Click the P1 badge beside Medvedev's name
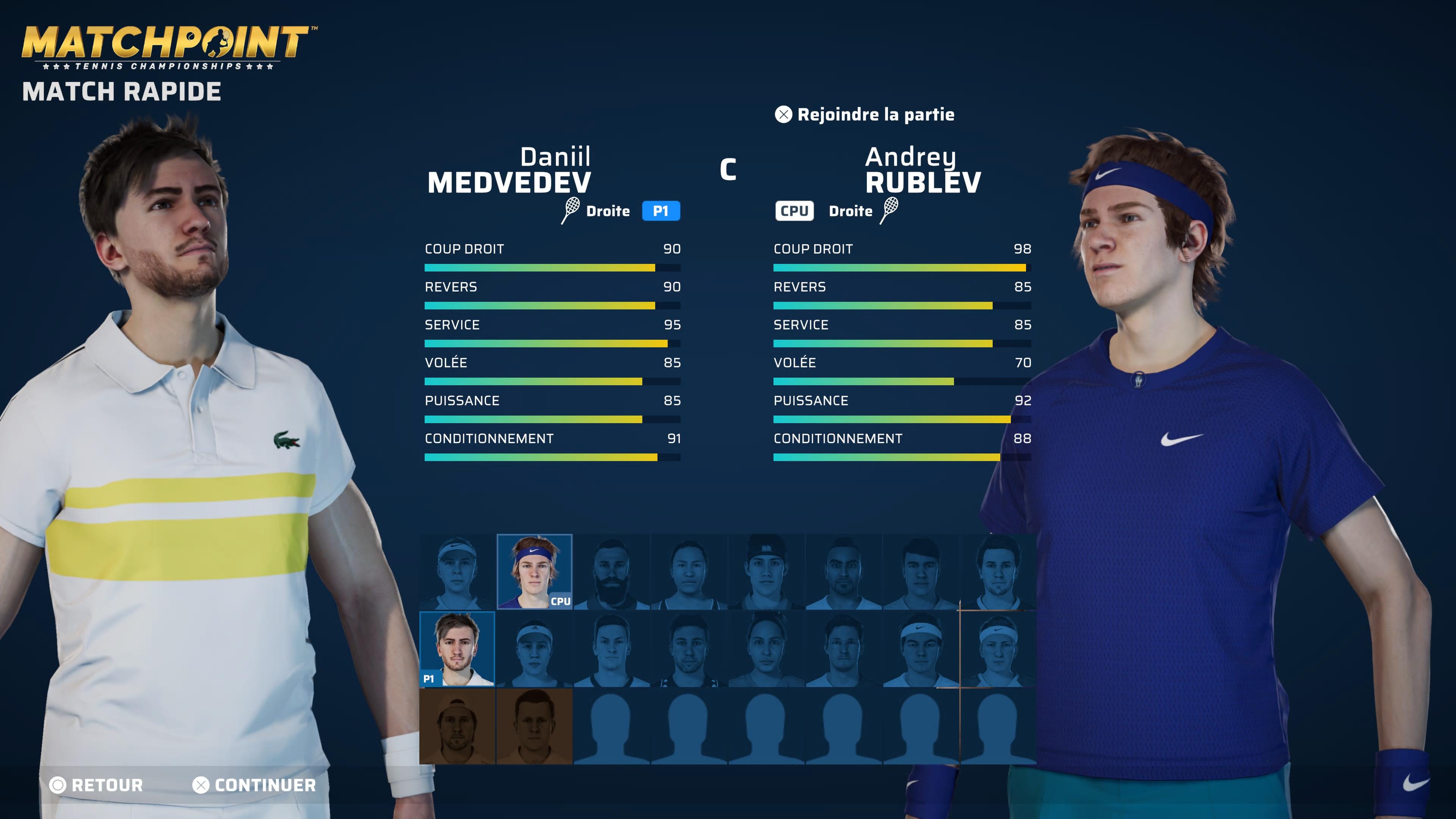Image resolution: width=1456 pixels, height=819 pixels. pyautogui.click(x=661, y=211)
